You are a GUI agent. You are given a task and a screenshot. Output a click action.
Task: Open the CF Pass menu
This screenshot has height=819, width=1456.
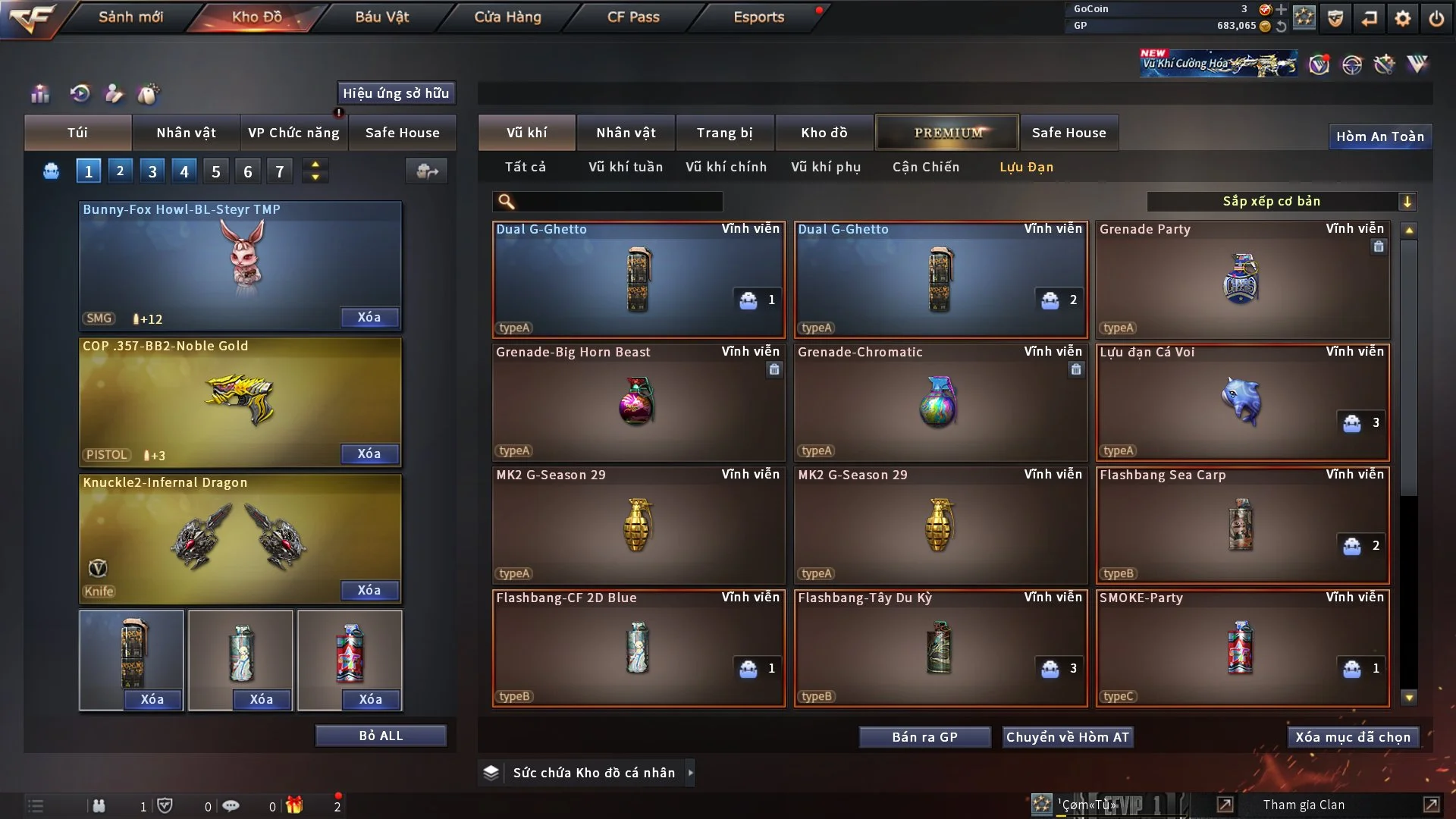pyautogui.click(x=633, y=17)
